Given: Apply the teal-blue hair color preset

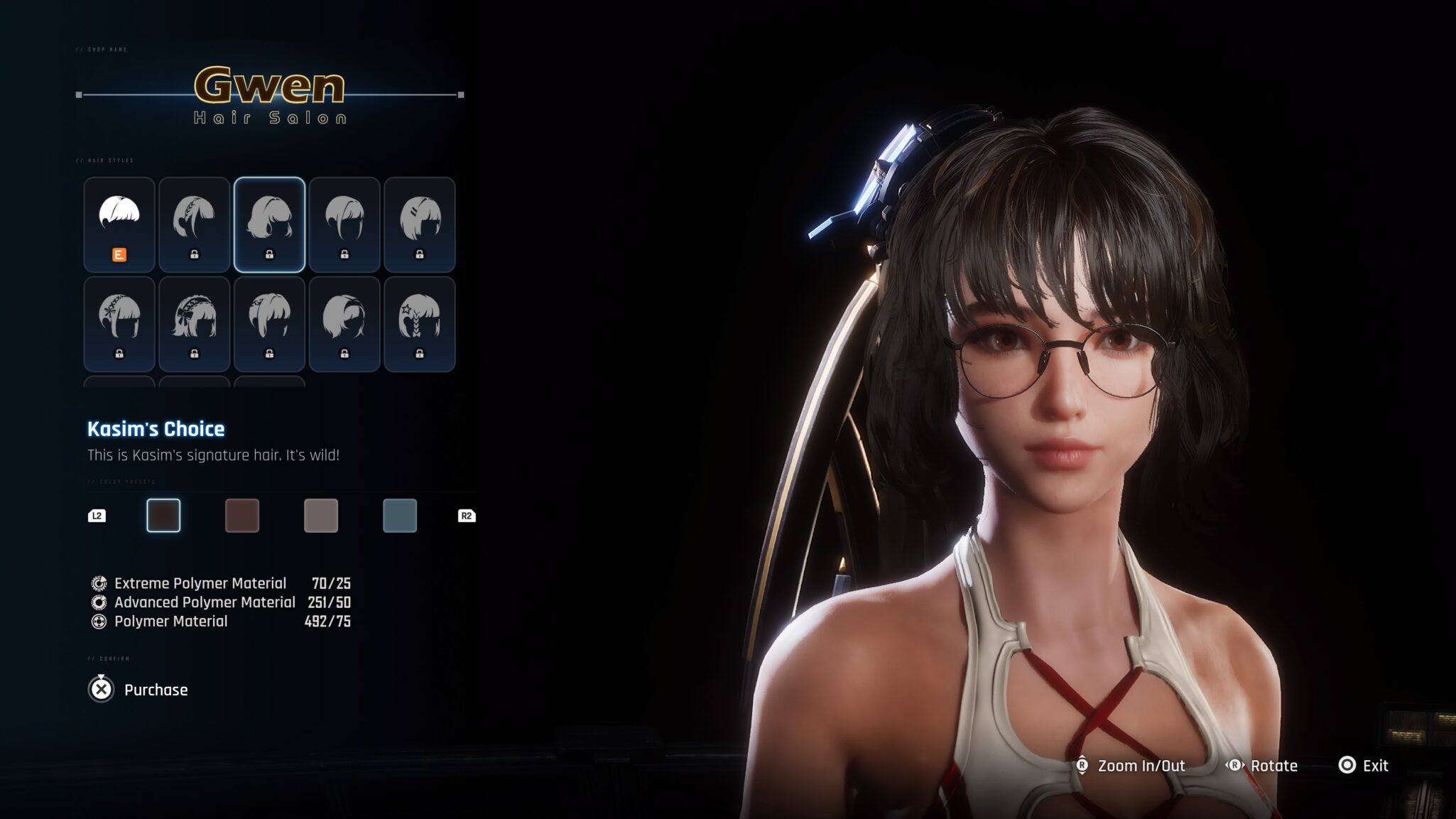Looking at the screenshot, I should pos(400,516).
